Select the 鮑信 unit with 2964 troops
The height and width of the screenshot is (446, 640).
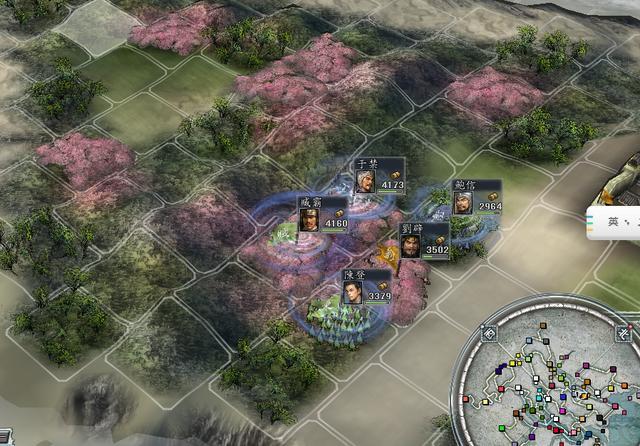pyautogui.click(x=462, y=202)
